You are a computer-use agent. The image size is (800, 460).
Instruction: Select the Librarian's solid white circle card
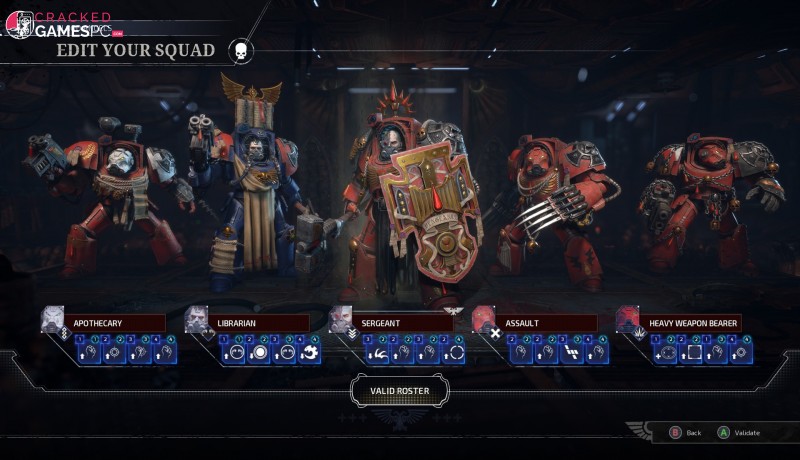[258, 351]
